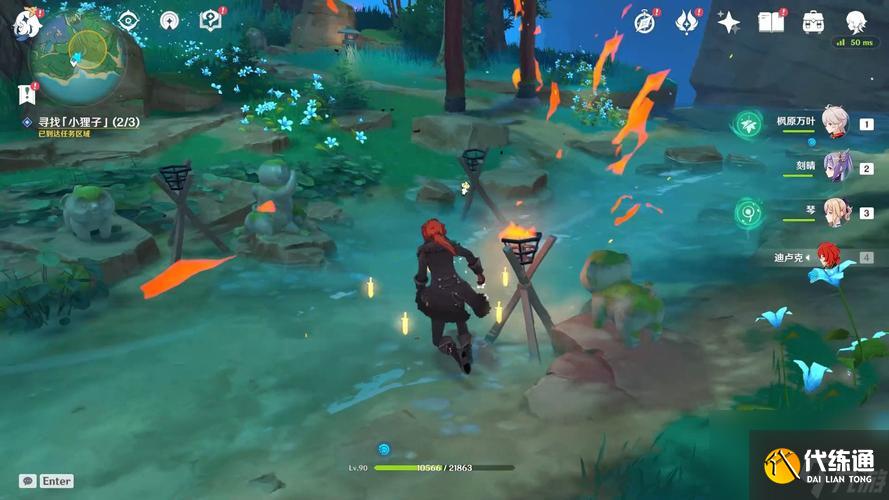The width and height of the screenshot is (889, 500).
Task: Open the quest bookmark icon below the minimap
Action: [x=25, y=94]
